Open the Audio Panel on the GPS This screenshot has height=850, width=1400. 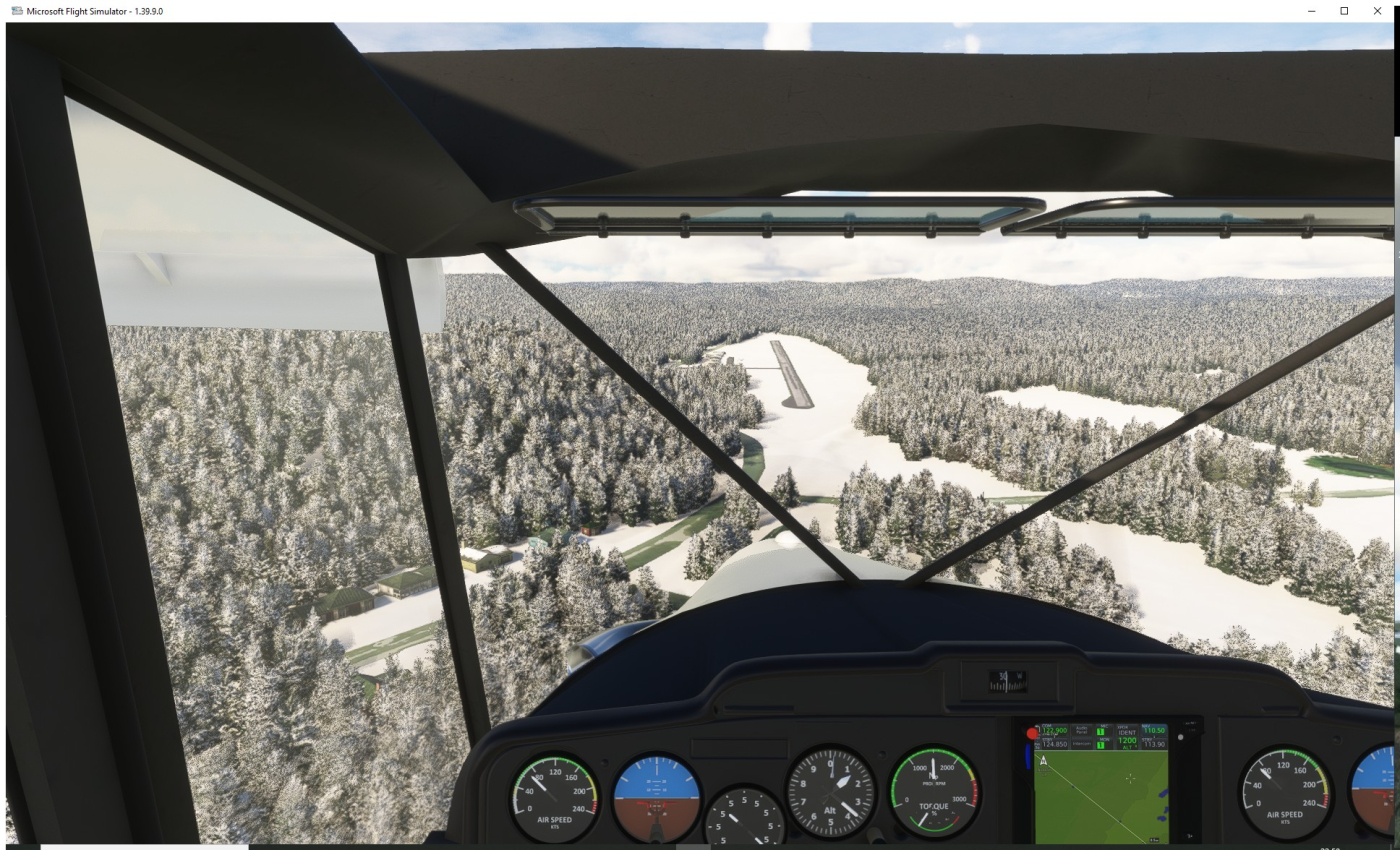click(1084, 731)
